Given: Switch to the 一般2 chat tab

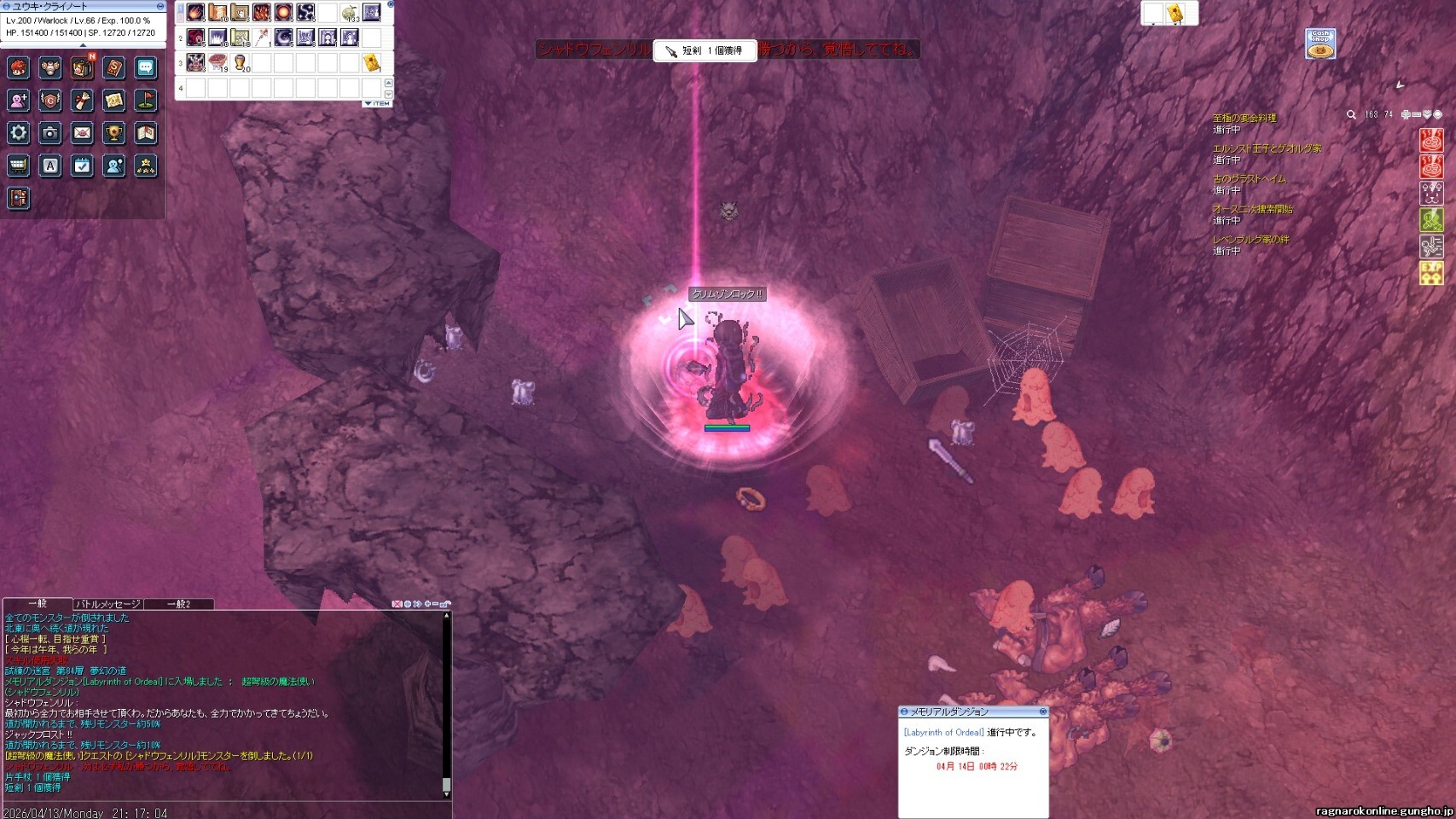Looking at the screenshot, I should click(x=178, y=604).
